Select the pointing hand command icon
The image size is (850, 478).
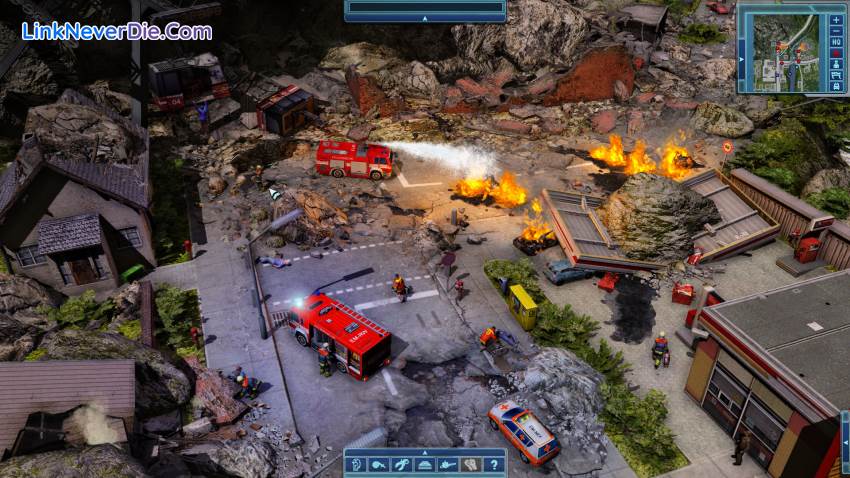[x=356, y=465]
